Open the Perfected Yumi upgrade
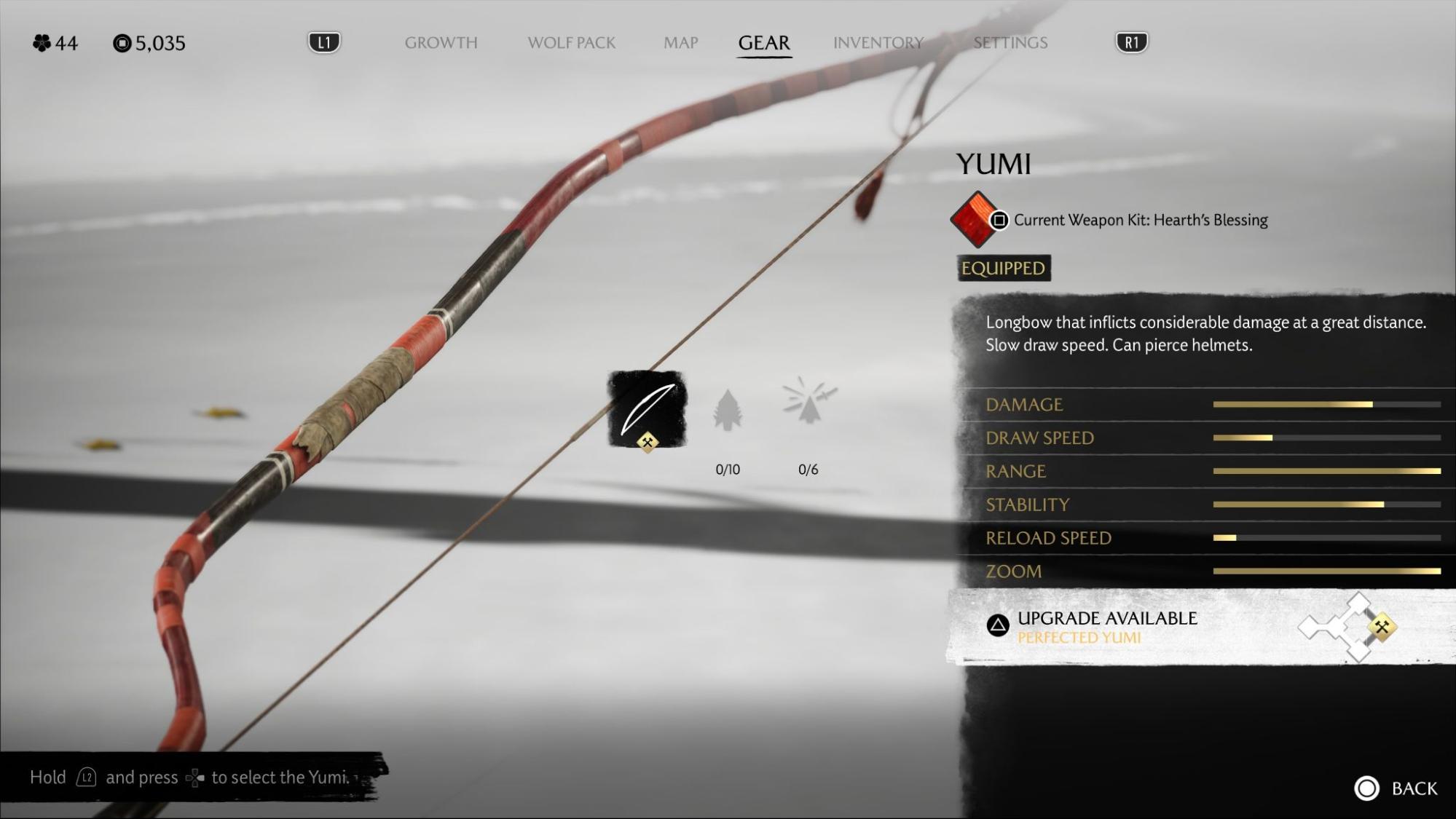 1107,627
